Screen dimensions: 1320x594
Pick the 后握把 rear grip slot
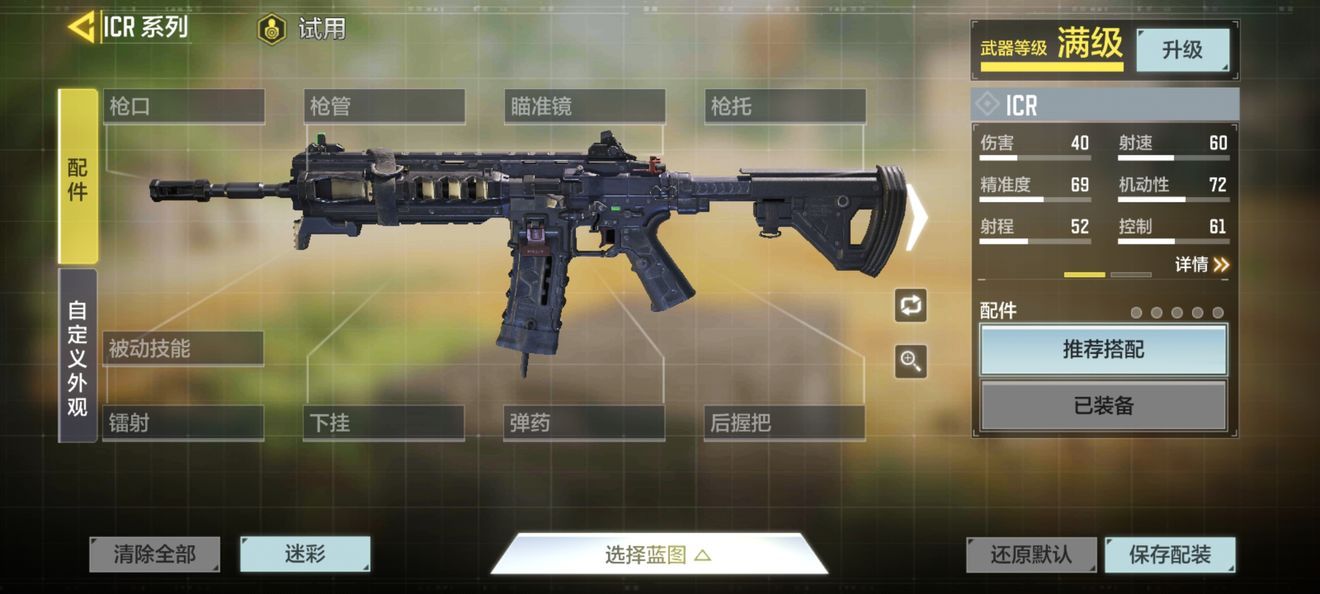click(x=785, y=423)
